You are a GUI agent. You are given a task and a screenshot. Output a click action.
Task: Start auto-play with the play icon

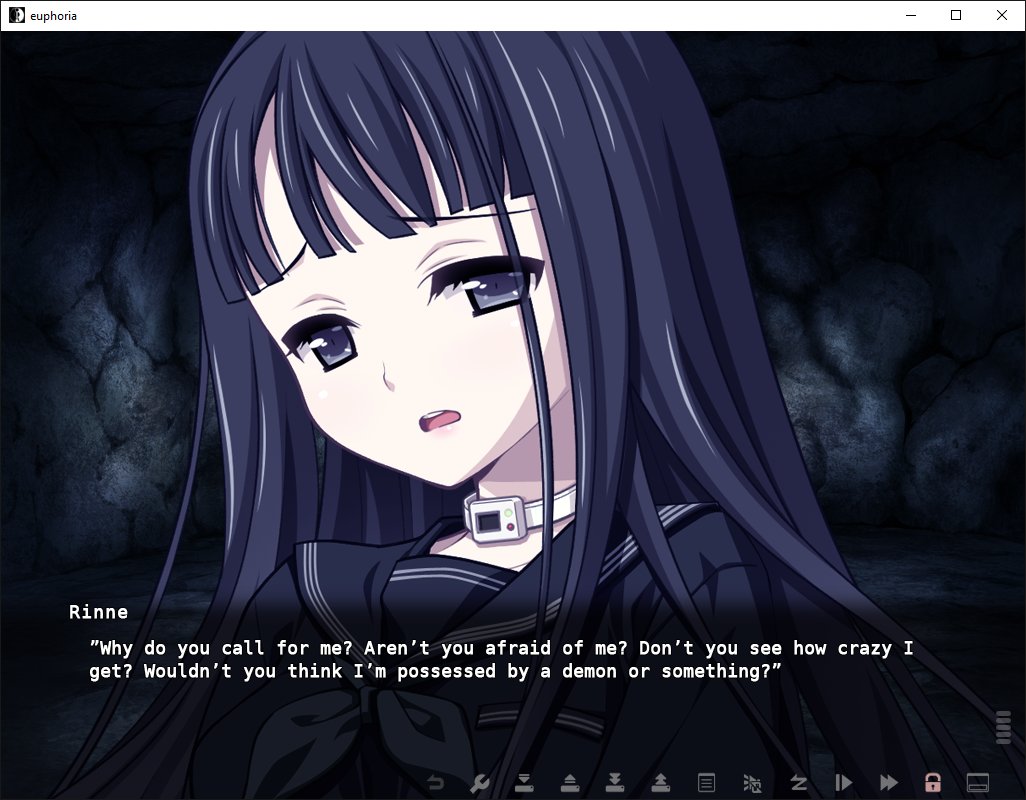coord(843,782)
